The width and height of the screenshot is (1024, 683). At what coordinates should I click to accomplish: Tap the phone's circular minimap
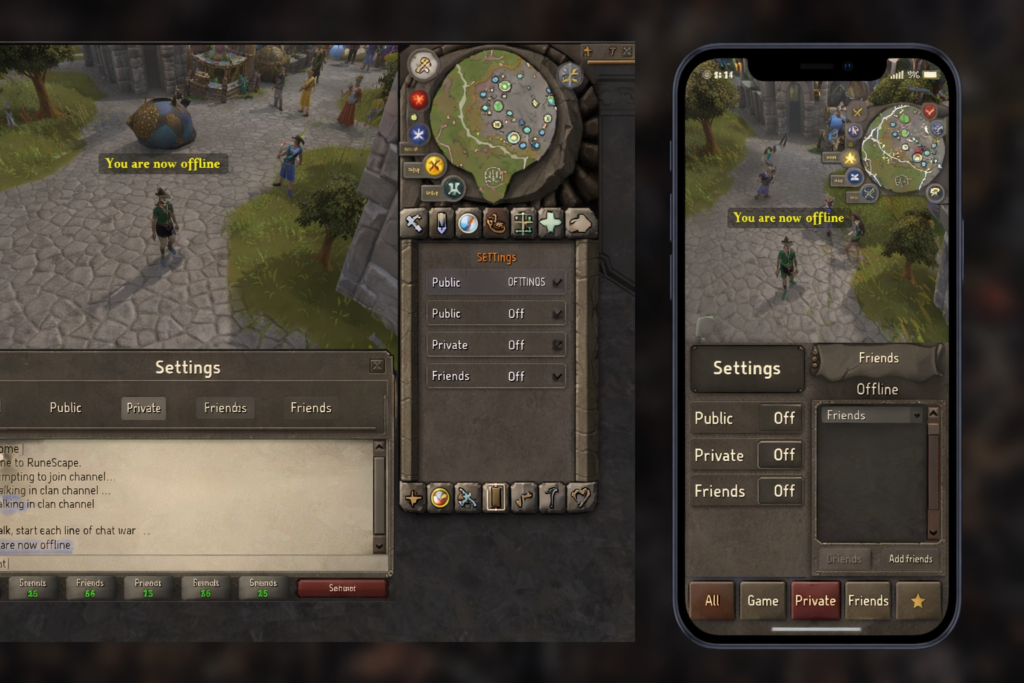tap(902, 148)
